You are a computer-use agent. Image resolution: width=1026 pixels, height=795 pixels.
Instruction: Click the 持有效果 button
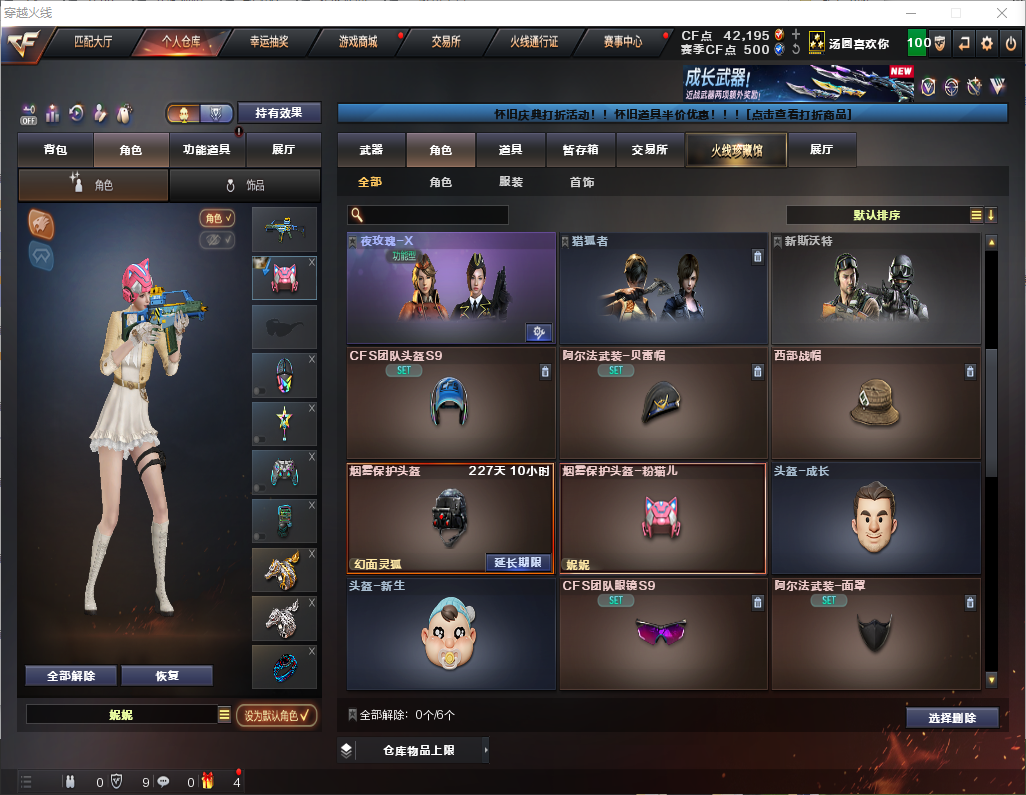279,113
